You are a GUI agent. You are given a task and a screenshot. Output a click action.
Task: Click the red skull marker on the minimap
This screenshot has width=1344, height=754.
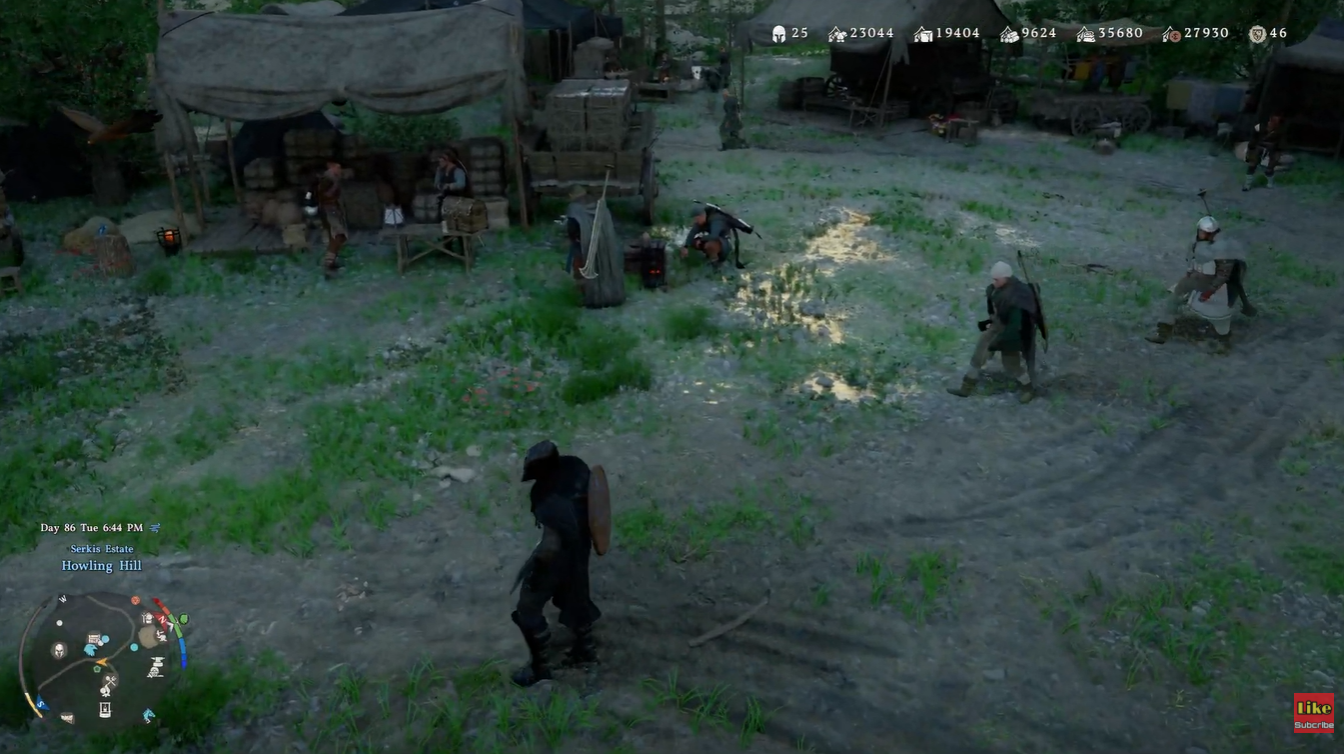click(135, 599)
